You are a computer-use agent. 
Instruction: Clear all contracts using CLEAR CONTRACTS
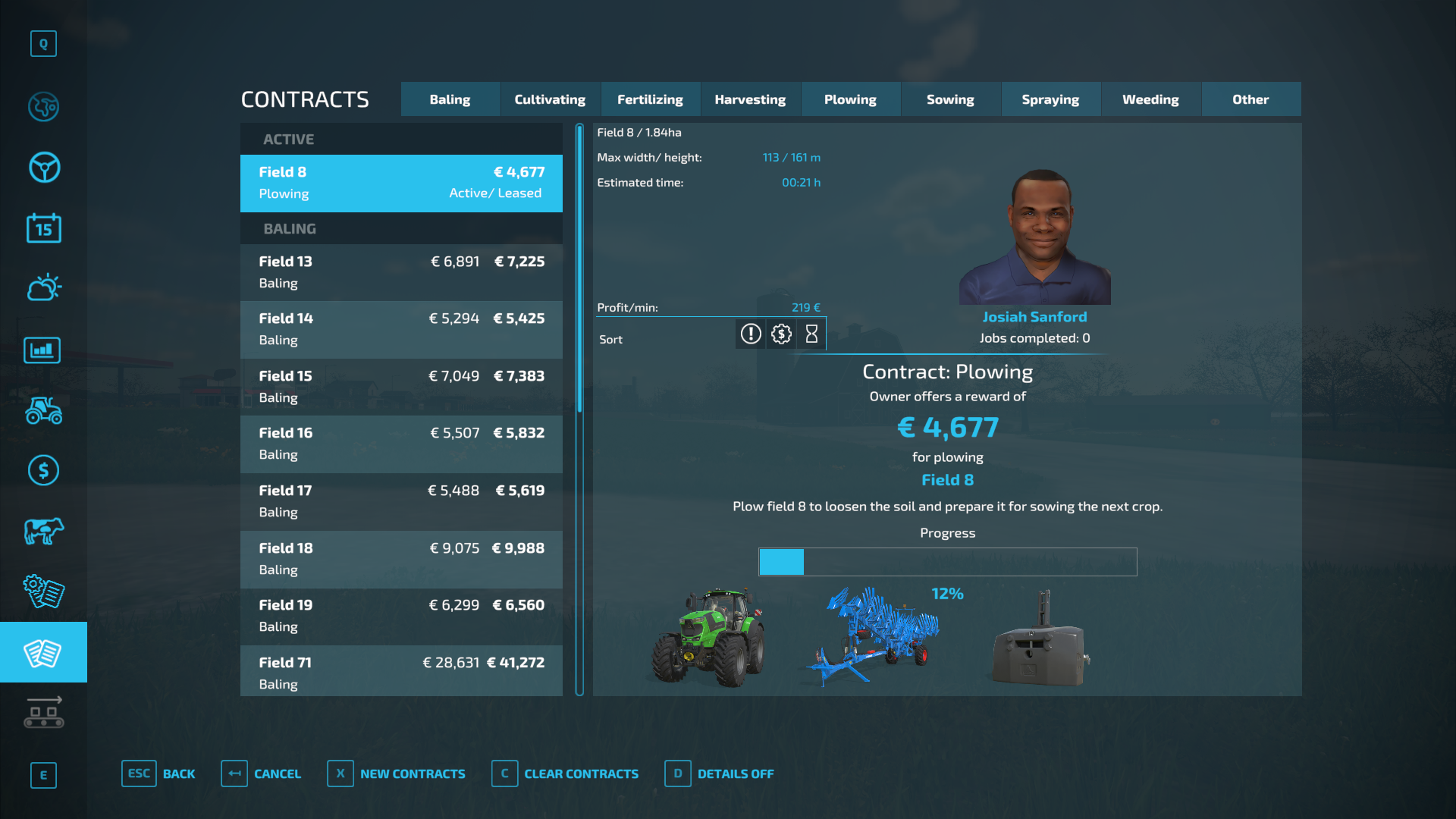(581, 773)
